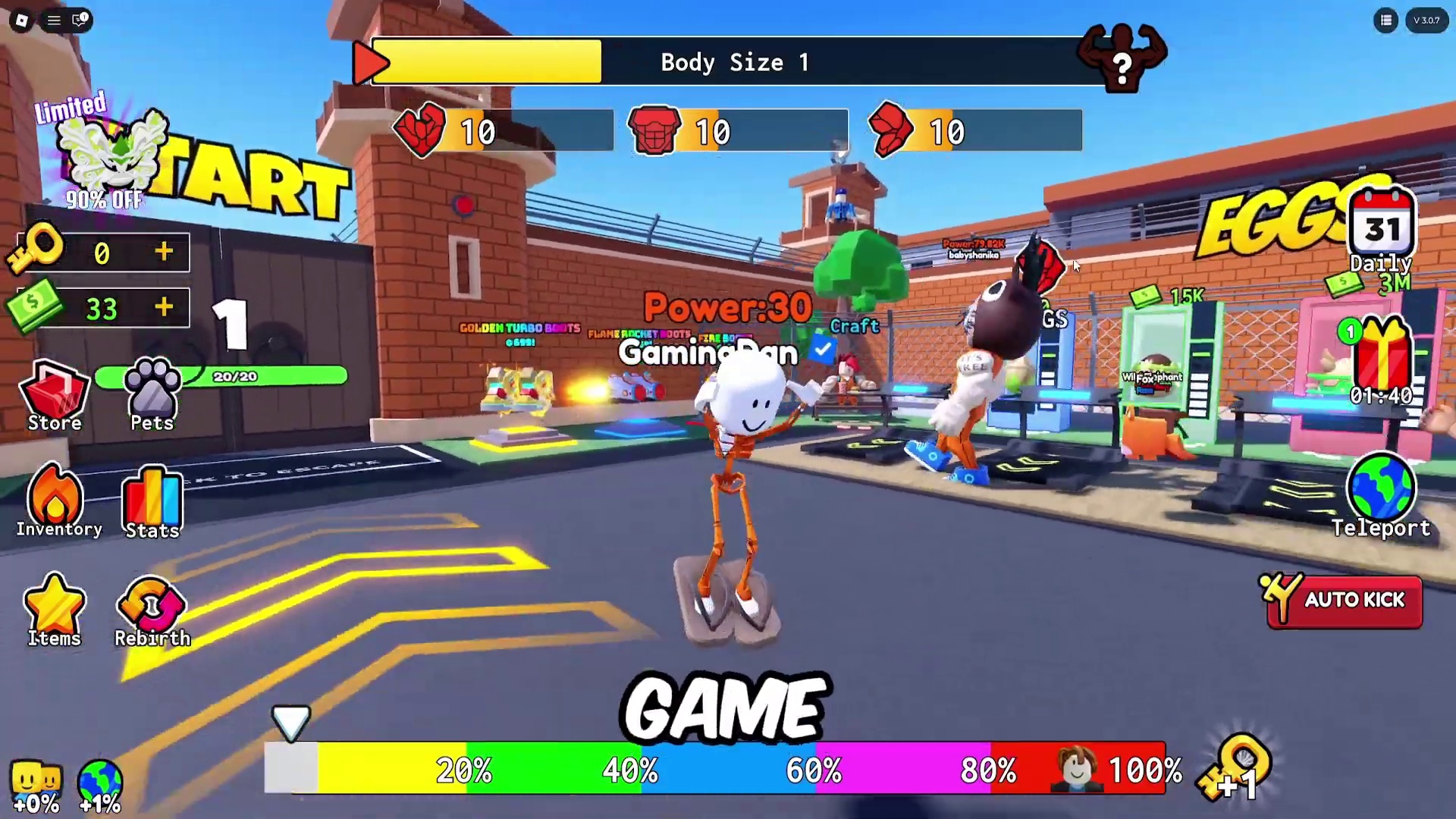This screenshot has height=819, width=1456.
Task: Open the Store menu
Action: pyautogui.click(x=55, y=397)
